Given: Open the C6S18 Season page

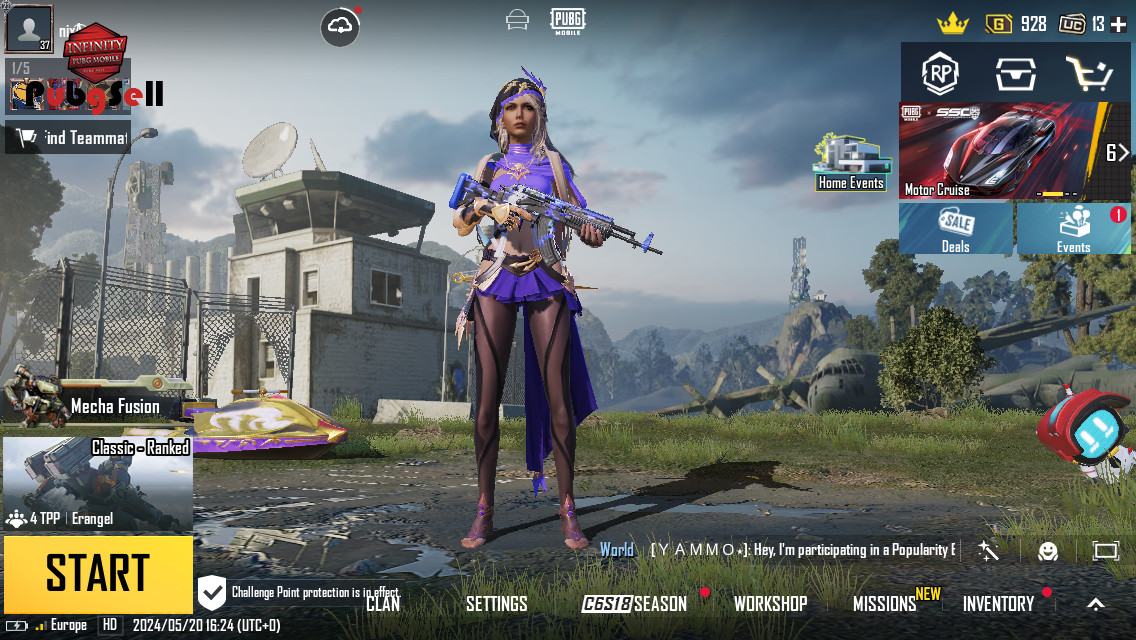Looking at the screenshot, I should click(x=635, y=603).
